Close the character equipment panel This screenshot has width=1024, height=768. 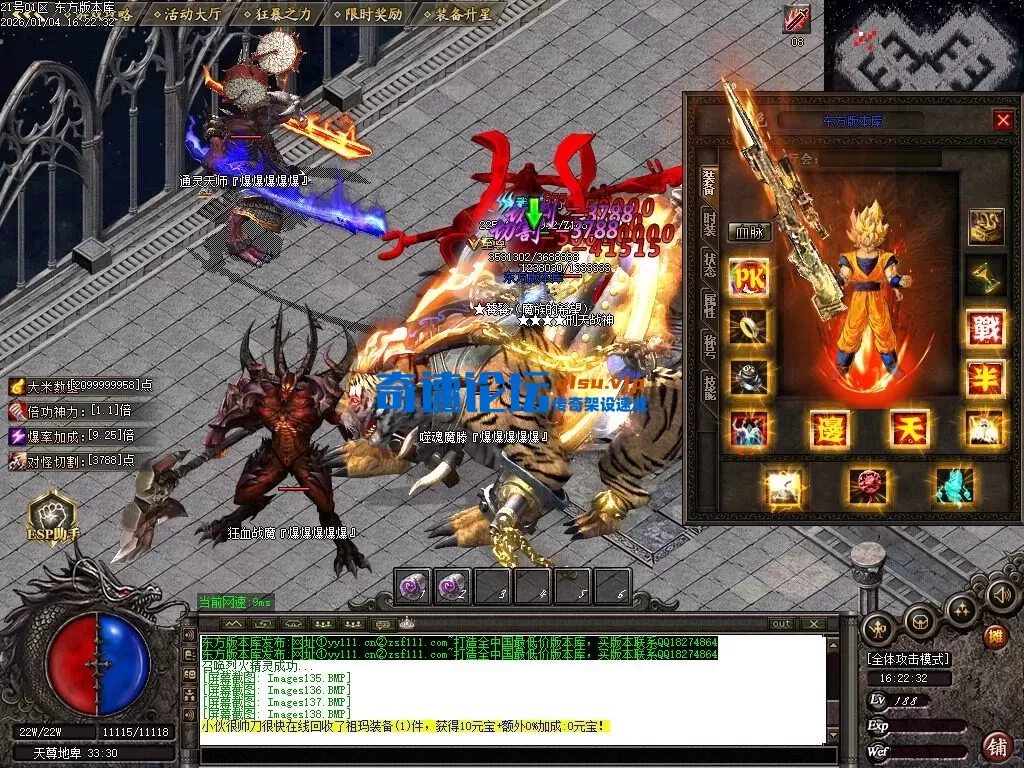1003,120
